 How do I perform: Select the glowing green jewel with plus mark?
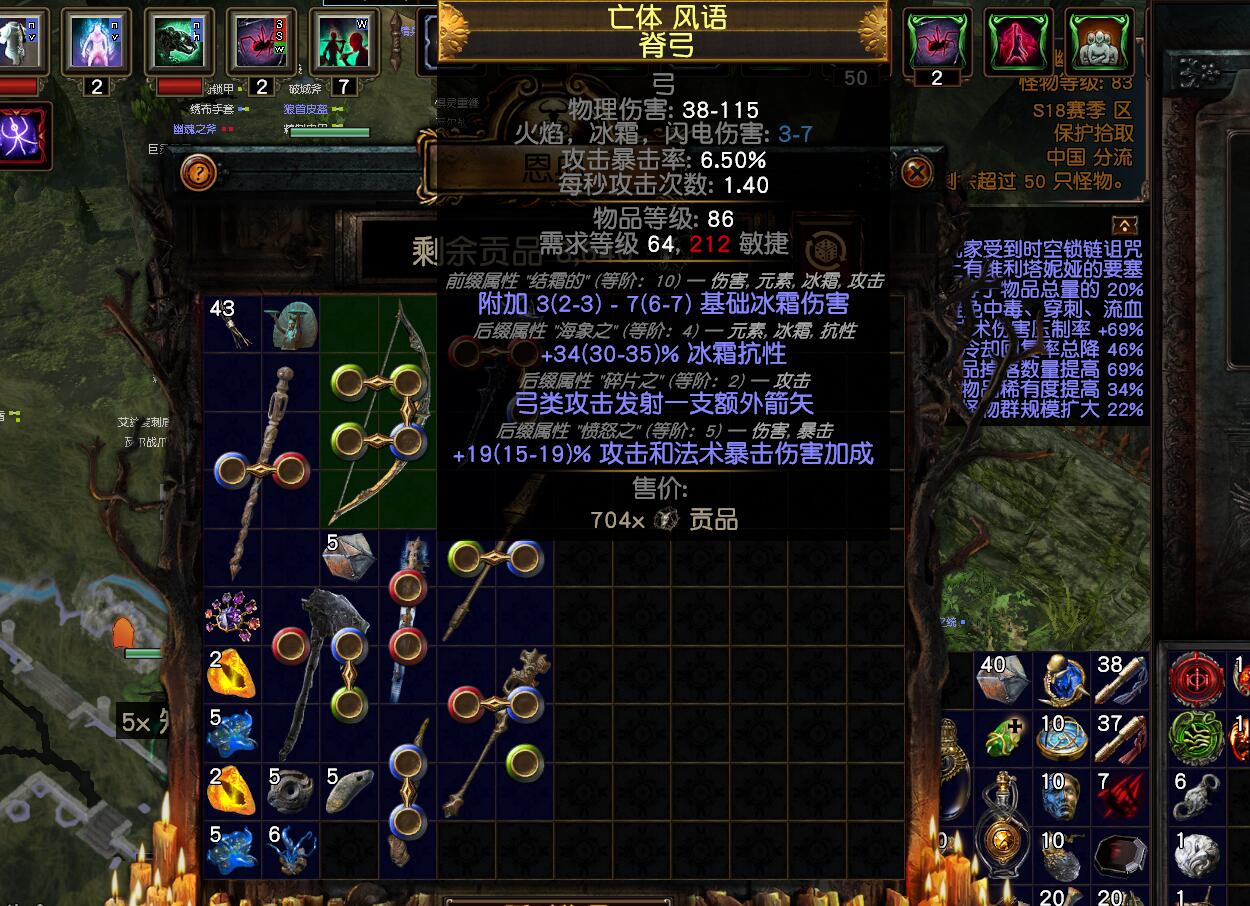click(x=1002, y=738)
